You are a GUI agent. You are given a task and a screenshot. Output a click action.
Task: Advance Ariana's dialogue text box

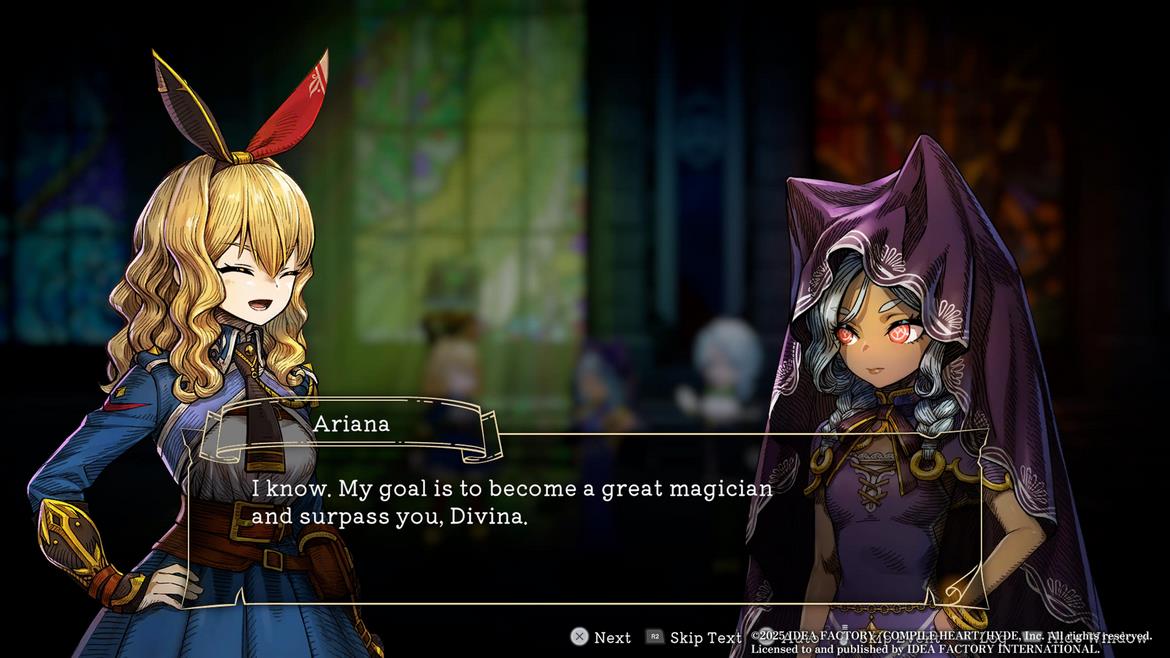pyautogui.click(x=601, y=637)
